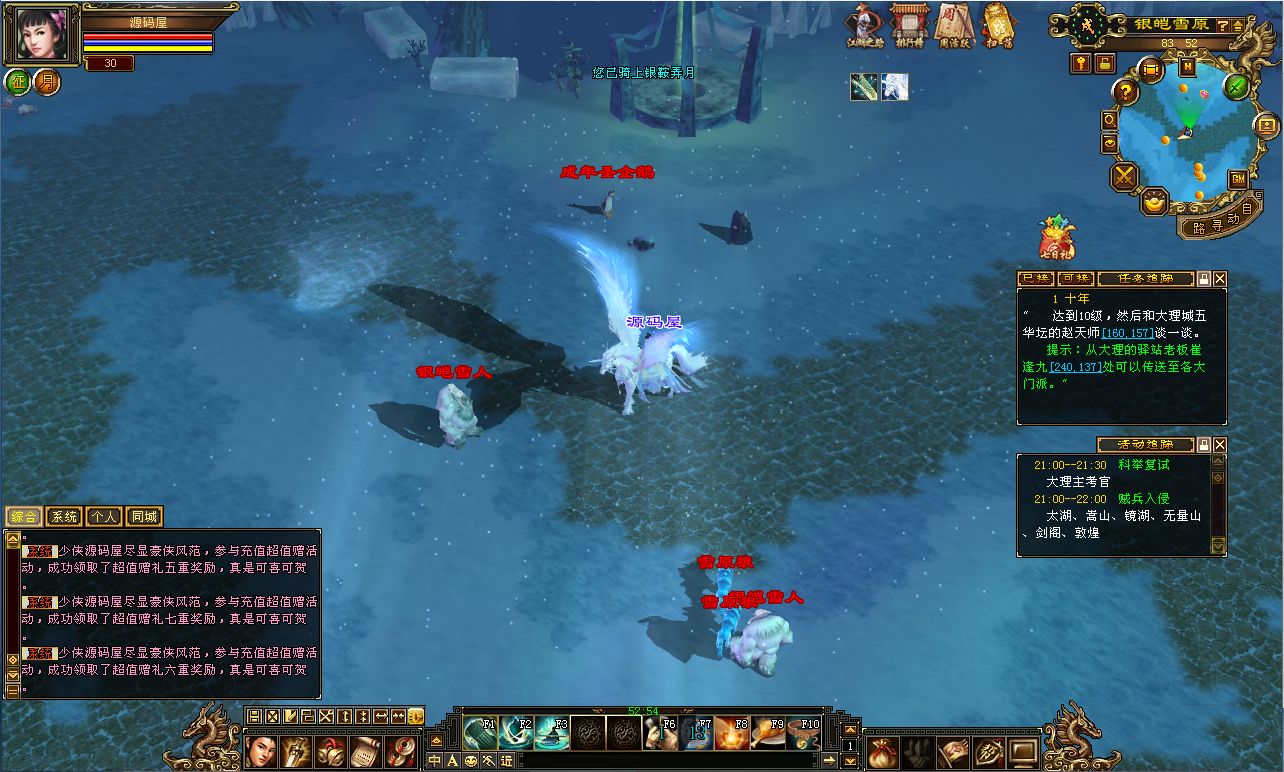This screenshot has height=772, width=1284.
Task: Open the 近 chat channel selector
Action: pos(505,760)
